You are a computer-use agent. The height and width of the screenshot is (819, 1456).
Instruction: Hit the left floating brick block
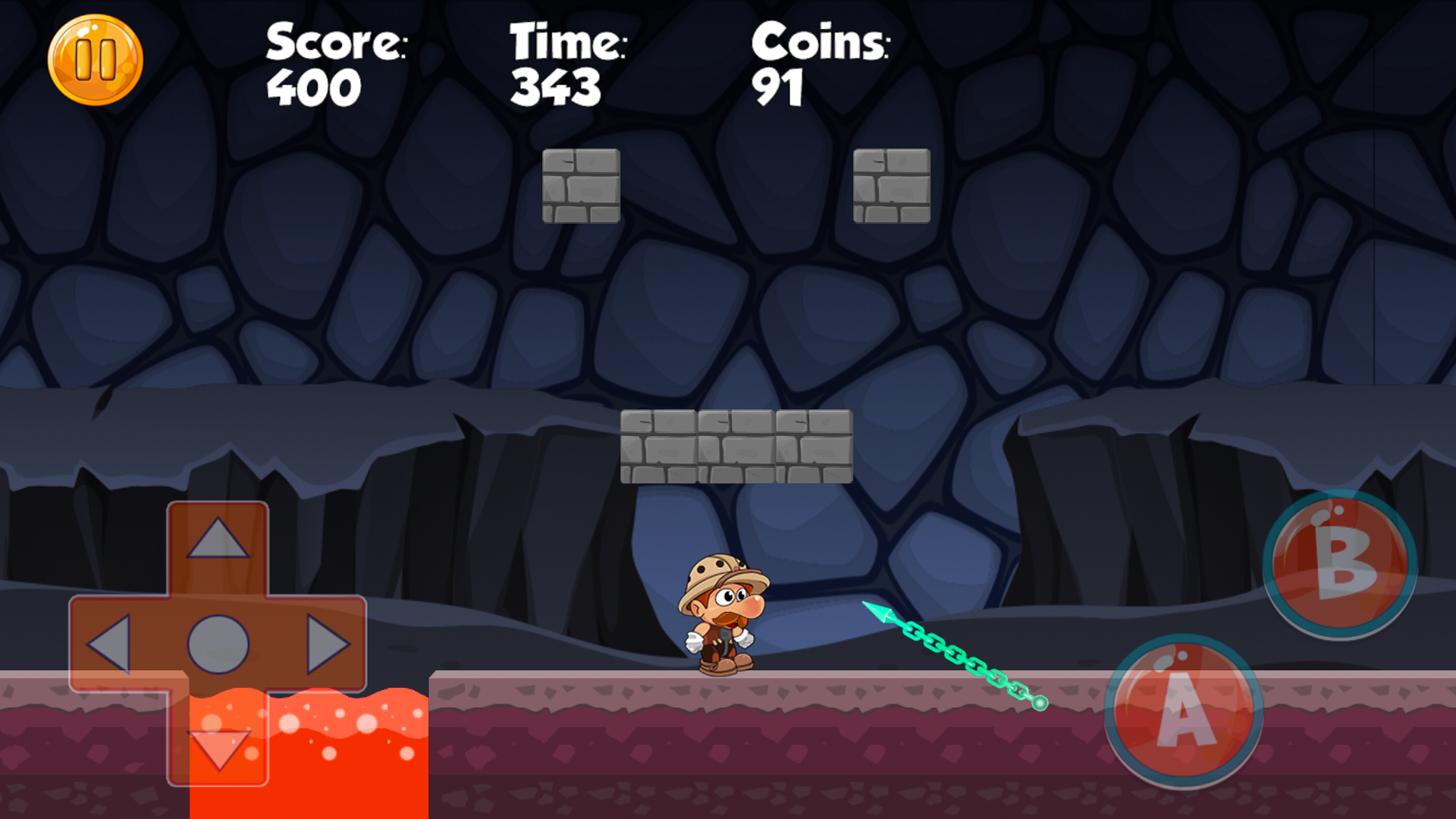580,186
